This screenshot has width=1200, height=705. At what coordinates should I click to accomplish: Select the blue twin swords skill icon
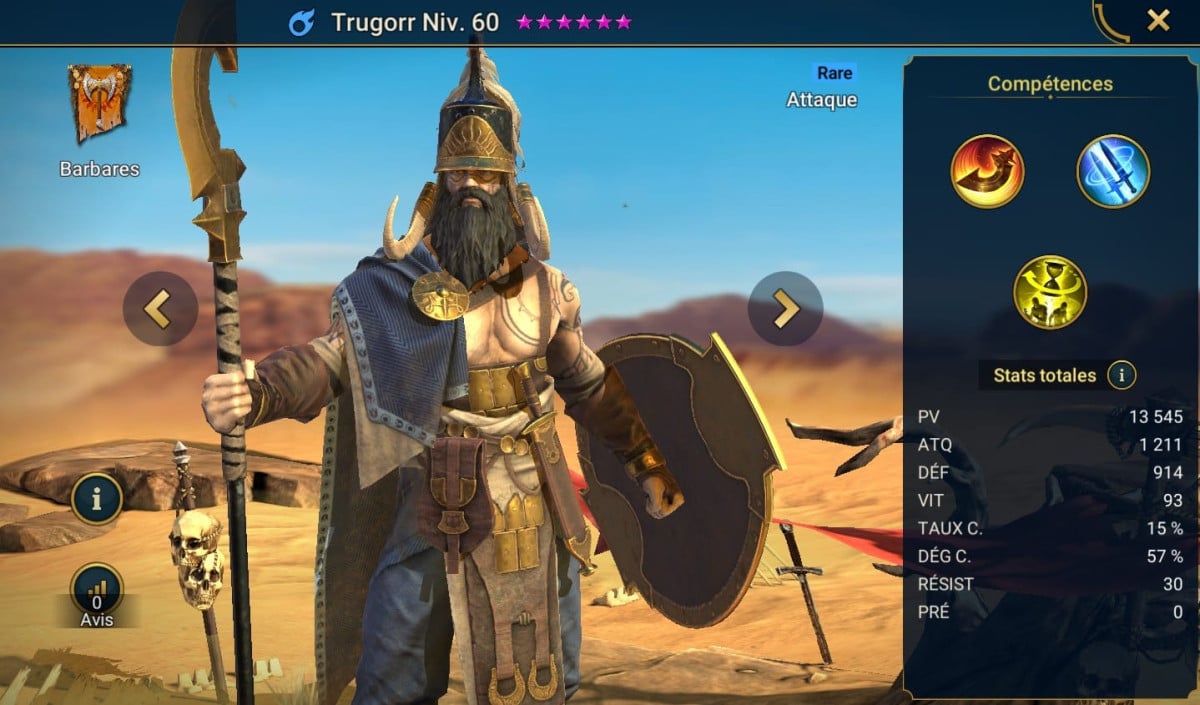tap(1113, 171)
